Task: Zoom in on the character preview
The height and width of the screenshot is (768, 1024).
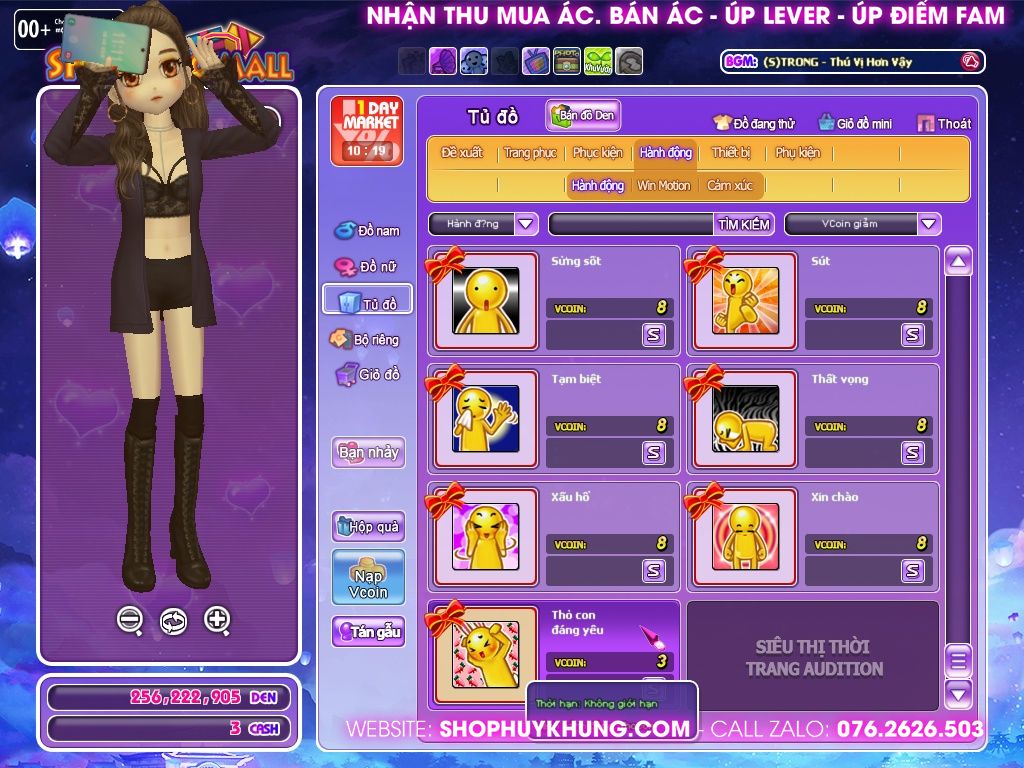Action: pyautogui.click(x=217, y=620)
